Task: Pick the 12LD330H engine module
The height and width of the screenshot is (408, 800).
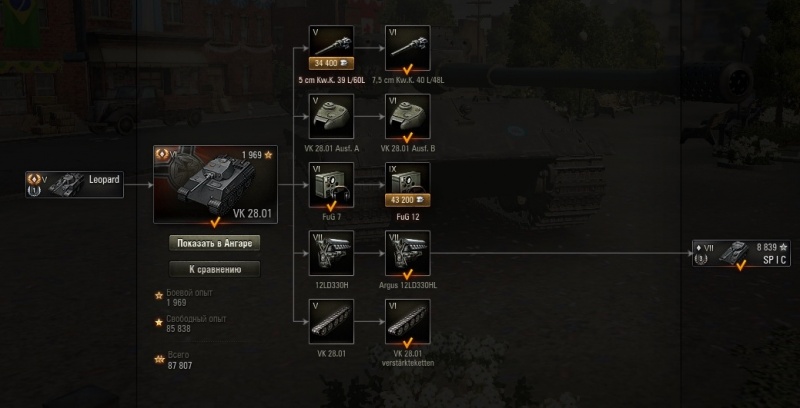Action: pos(330,252)
